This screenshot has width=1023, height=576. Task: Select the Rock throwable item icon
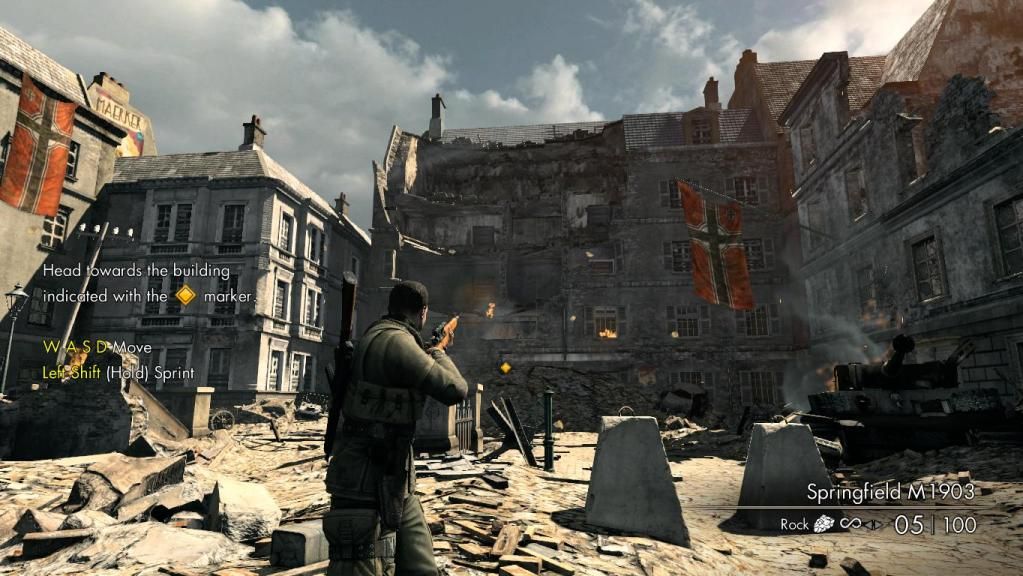(x=826, y=524)
